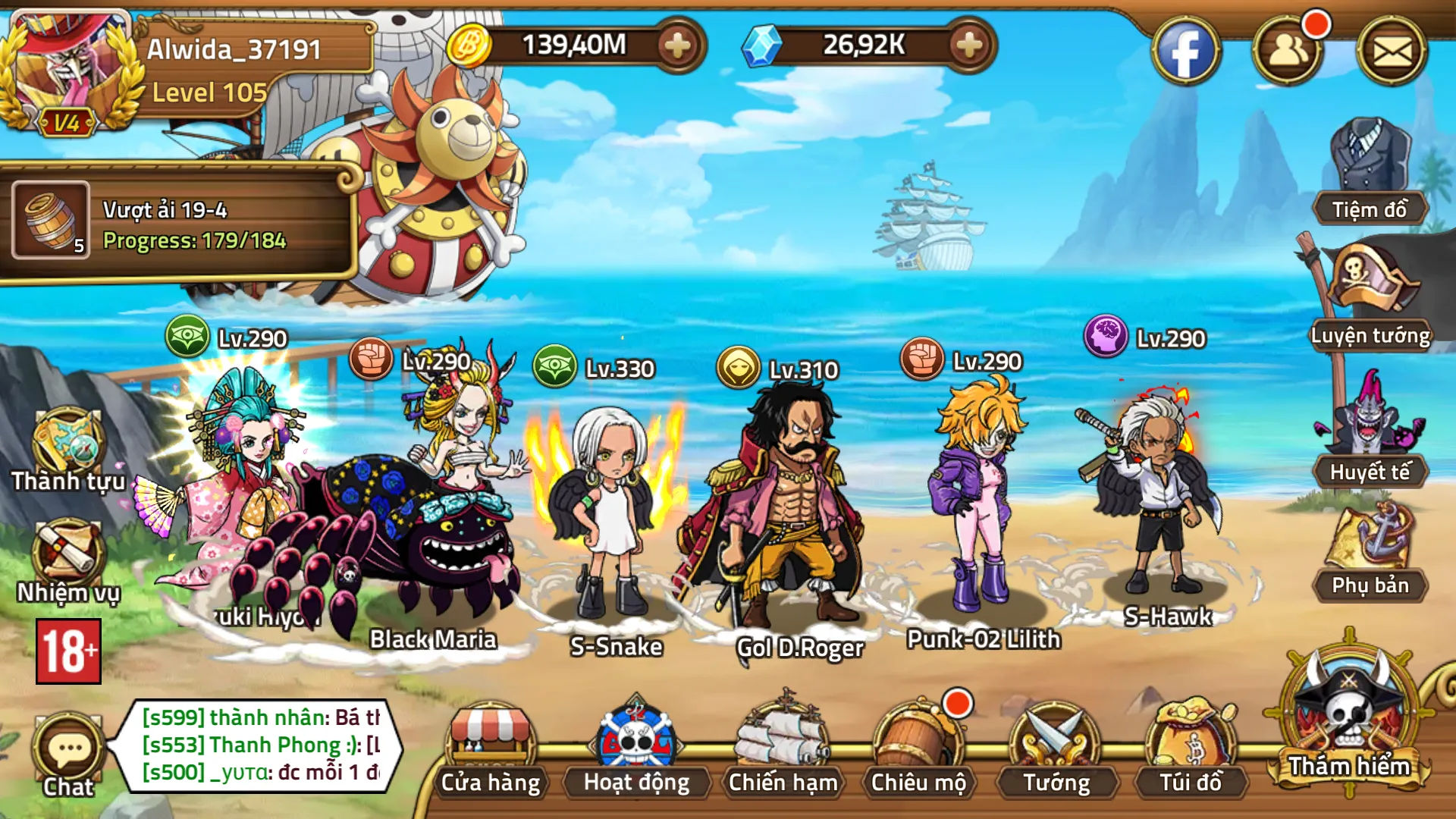This screenshot has width=1456, height=819.
Task: Open Phụ bản dungeon map
Action: tap(1370, 552)
